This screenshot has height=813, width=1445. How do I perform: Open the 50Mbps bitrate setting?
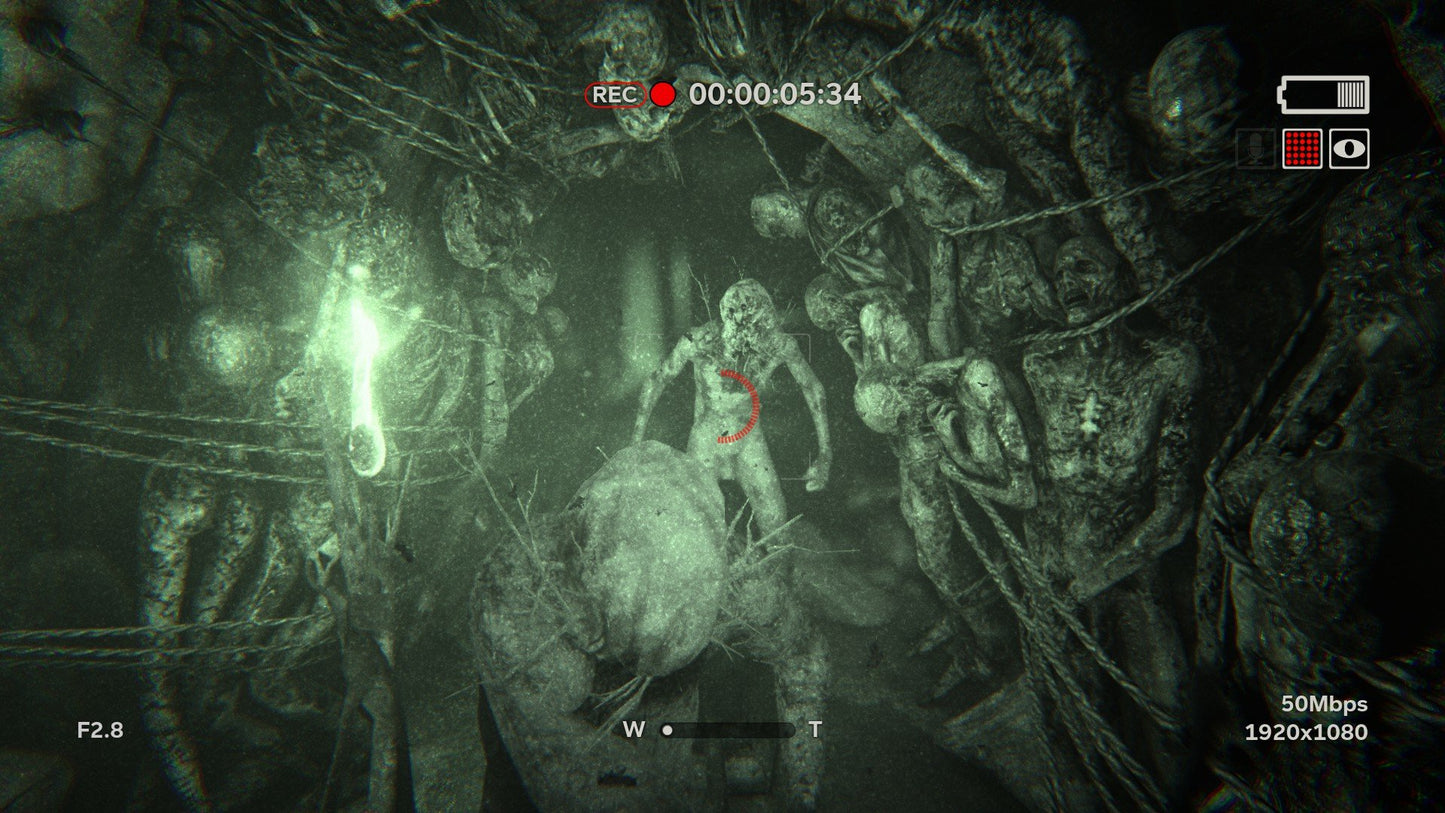(1325, 703)
